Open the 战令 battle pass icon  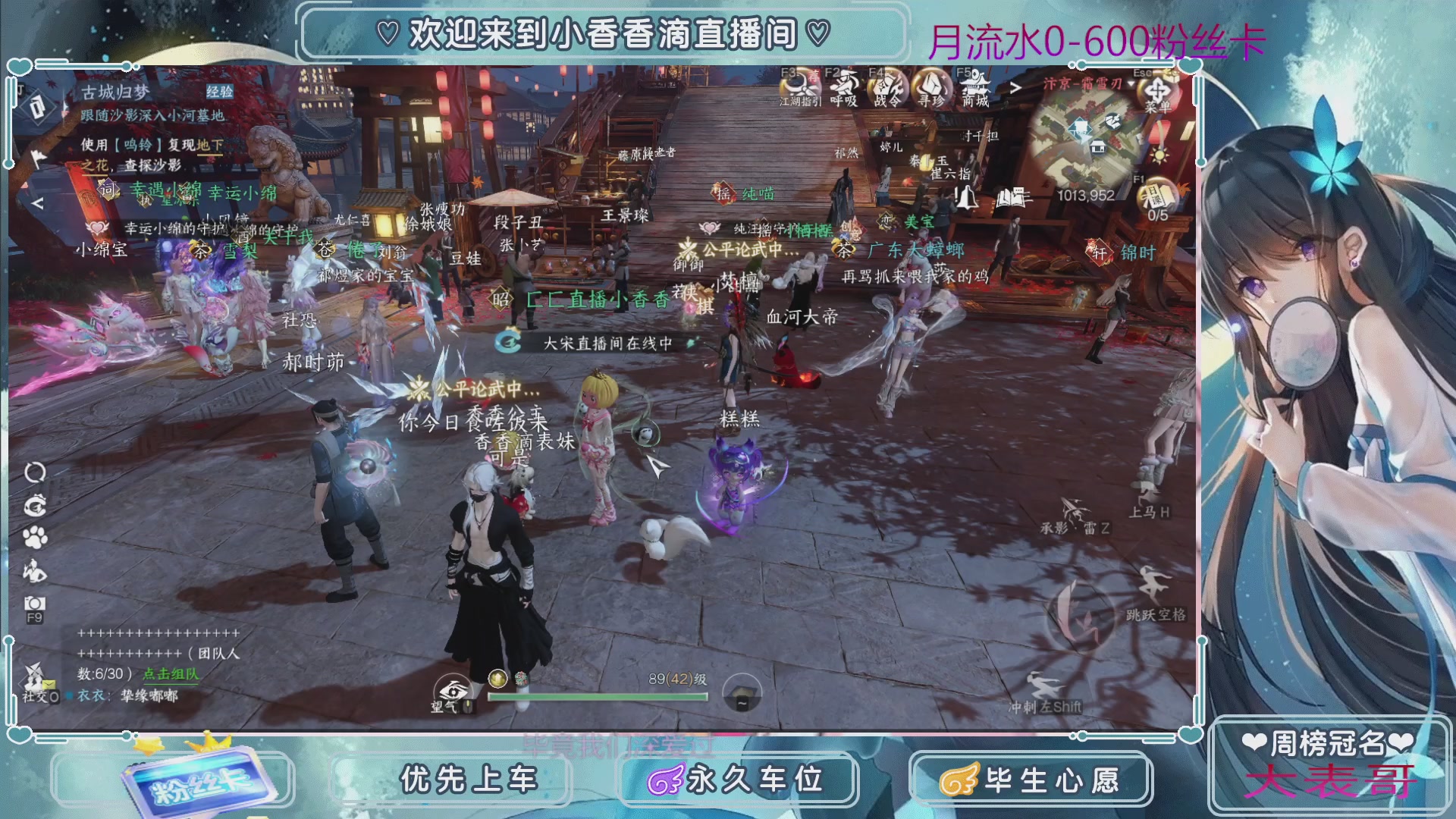(888, 86)
